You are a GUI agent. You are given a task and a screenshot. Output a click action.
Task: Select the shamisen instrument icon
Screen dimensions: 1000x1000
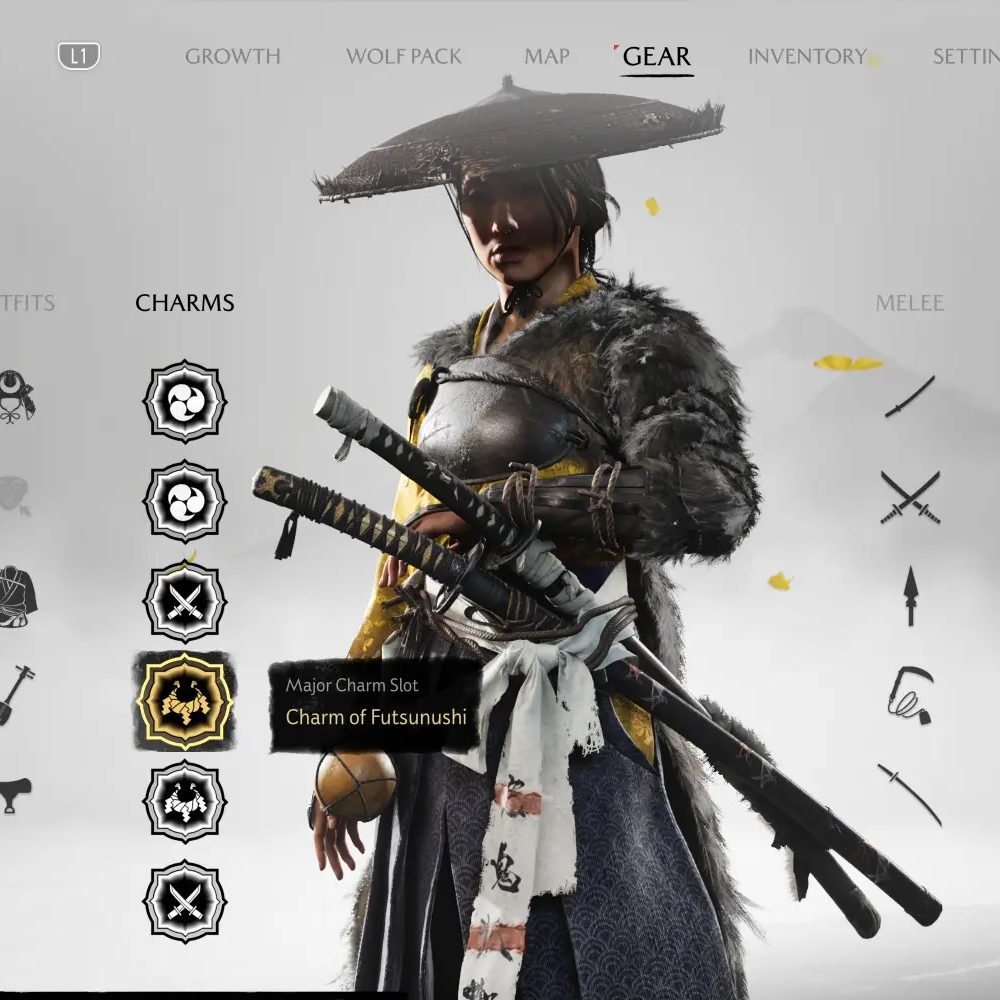18,693
